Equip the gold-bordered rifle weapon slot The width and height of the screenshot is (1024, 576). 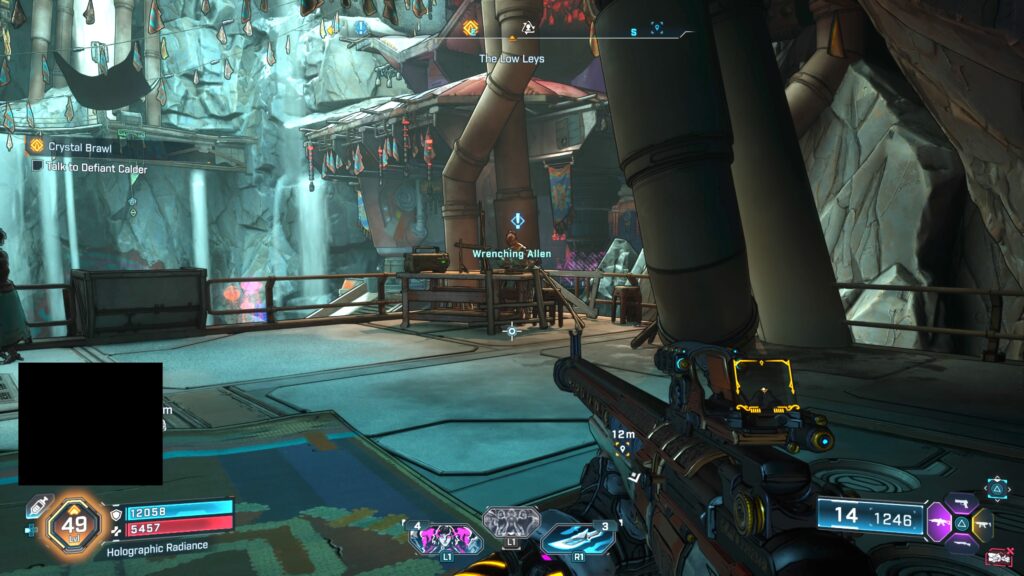pos(981,521)
